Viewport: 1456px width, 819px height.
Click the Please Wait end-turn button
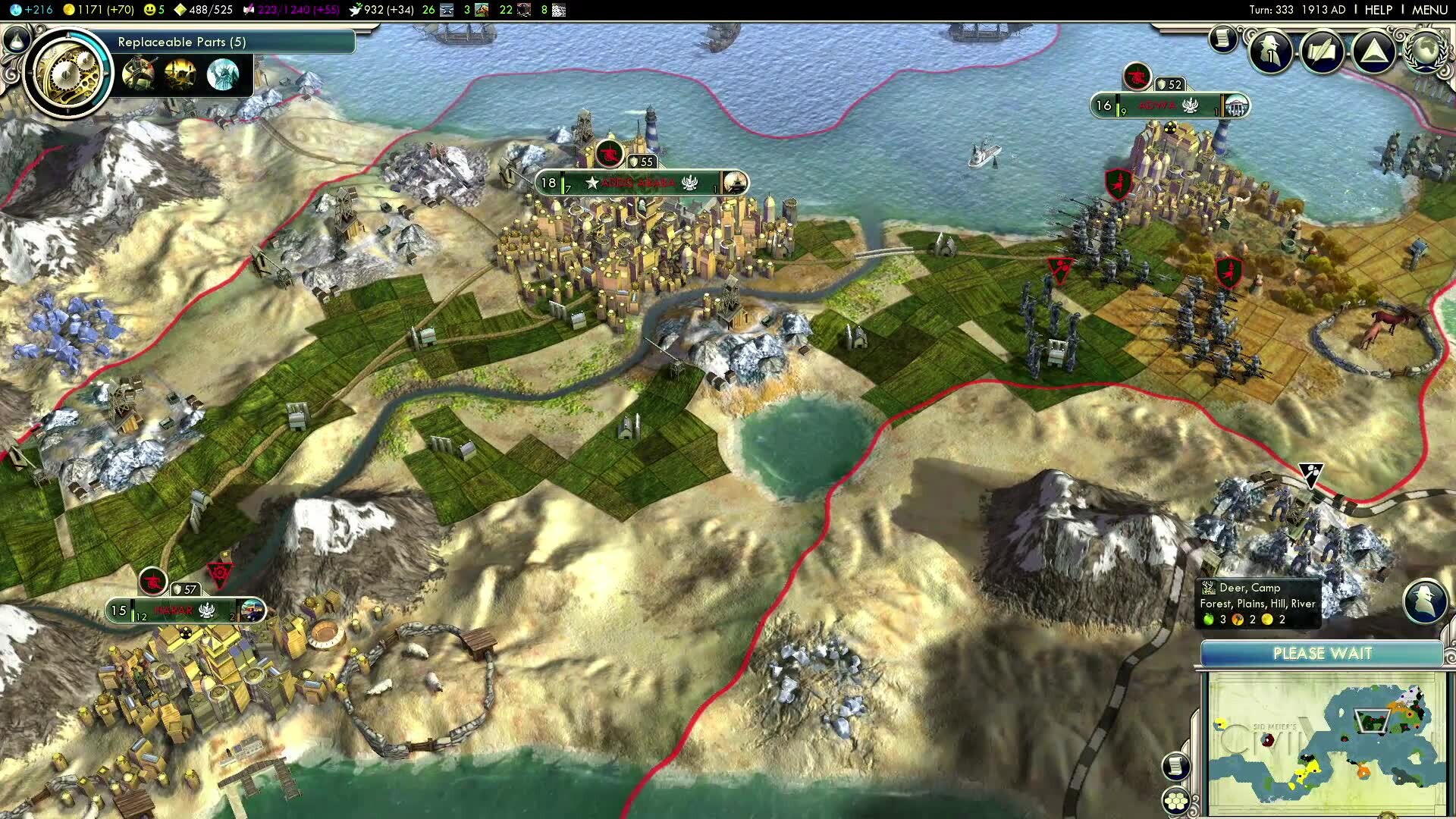1322,654
